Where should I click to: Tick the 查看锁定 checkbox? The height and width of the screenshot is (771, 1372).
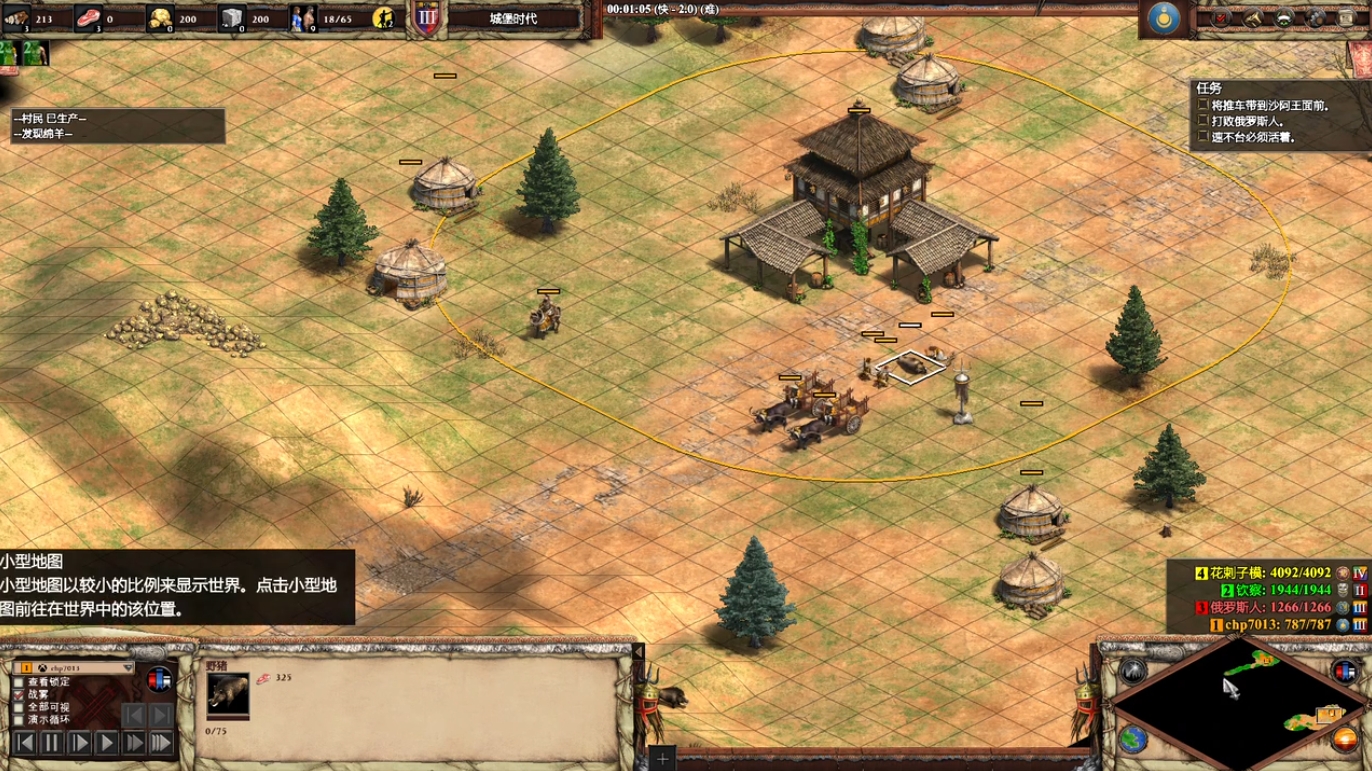[19, 682]
